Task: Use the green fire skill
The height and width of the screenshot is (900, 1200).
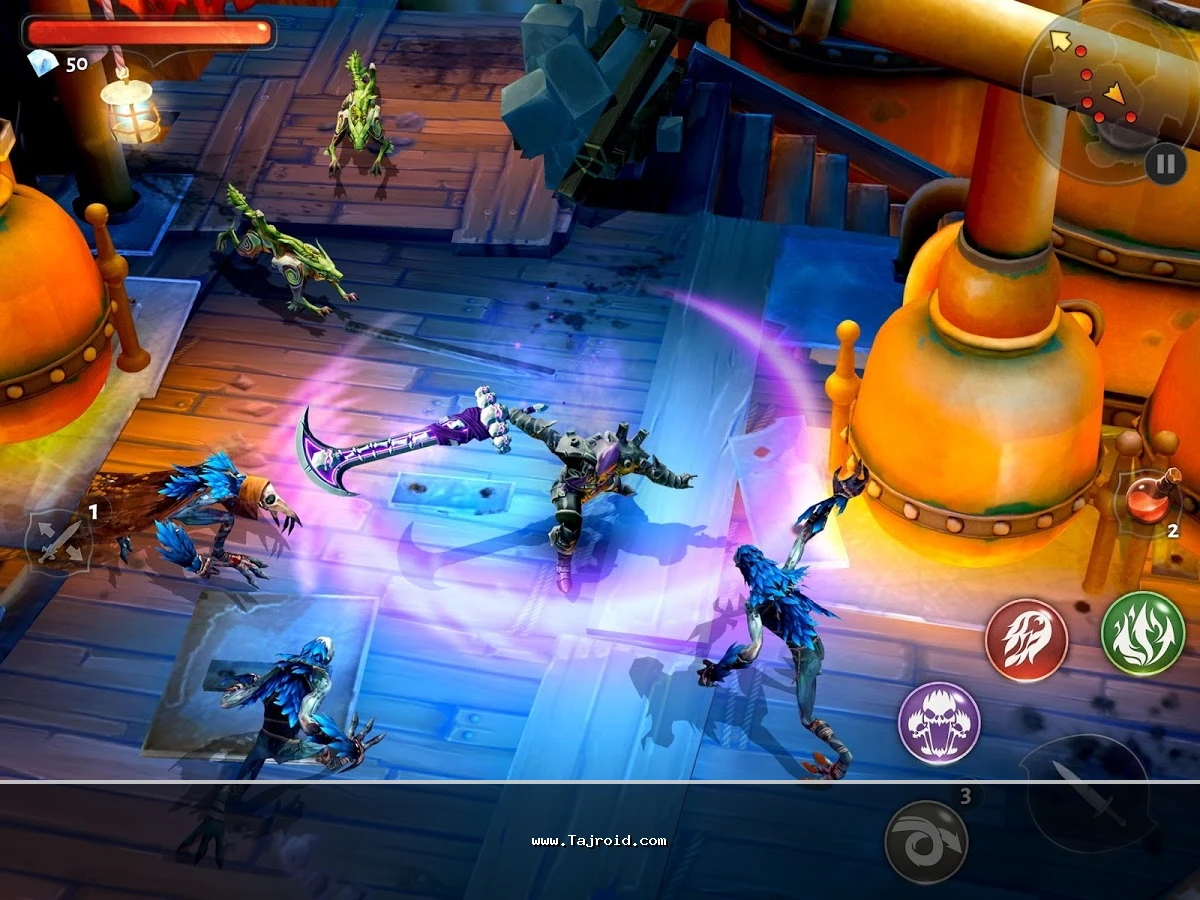Action: click(x=1143, y=633)
